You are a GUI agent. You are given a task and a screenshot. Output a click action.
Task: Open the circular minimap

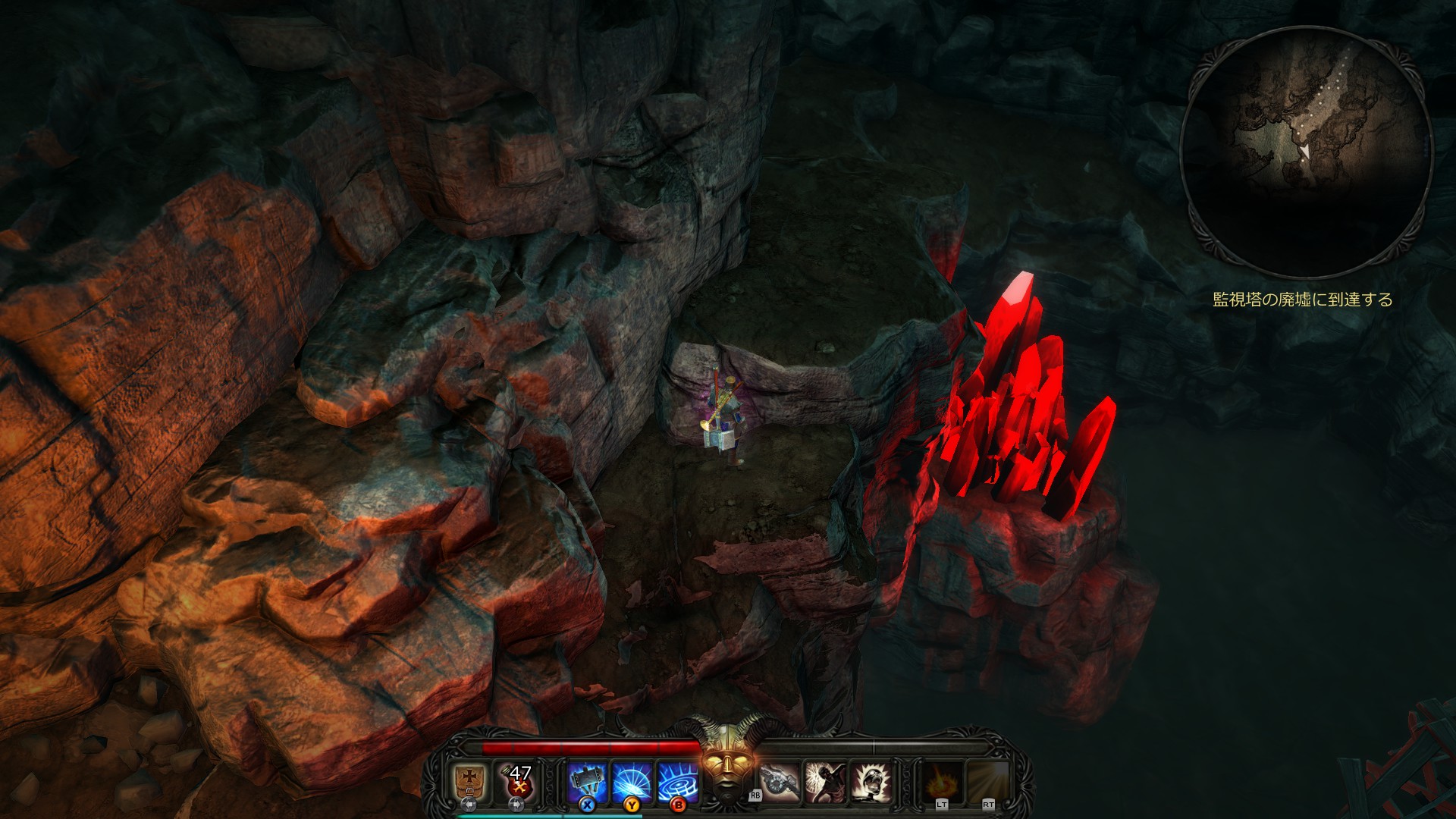[1306, 152]
